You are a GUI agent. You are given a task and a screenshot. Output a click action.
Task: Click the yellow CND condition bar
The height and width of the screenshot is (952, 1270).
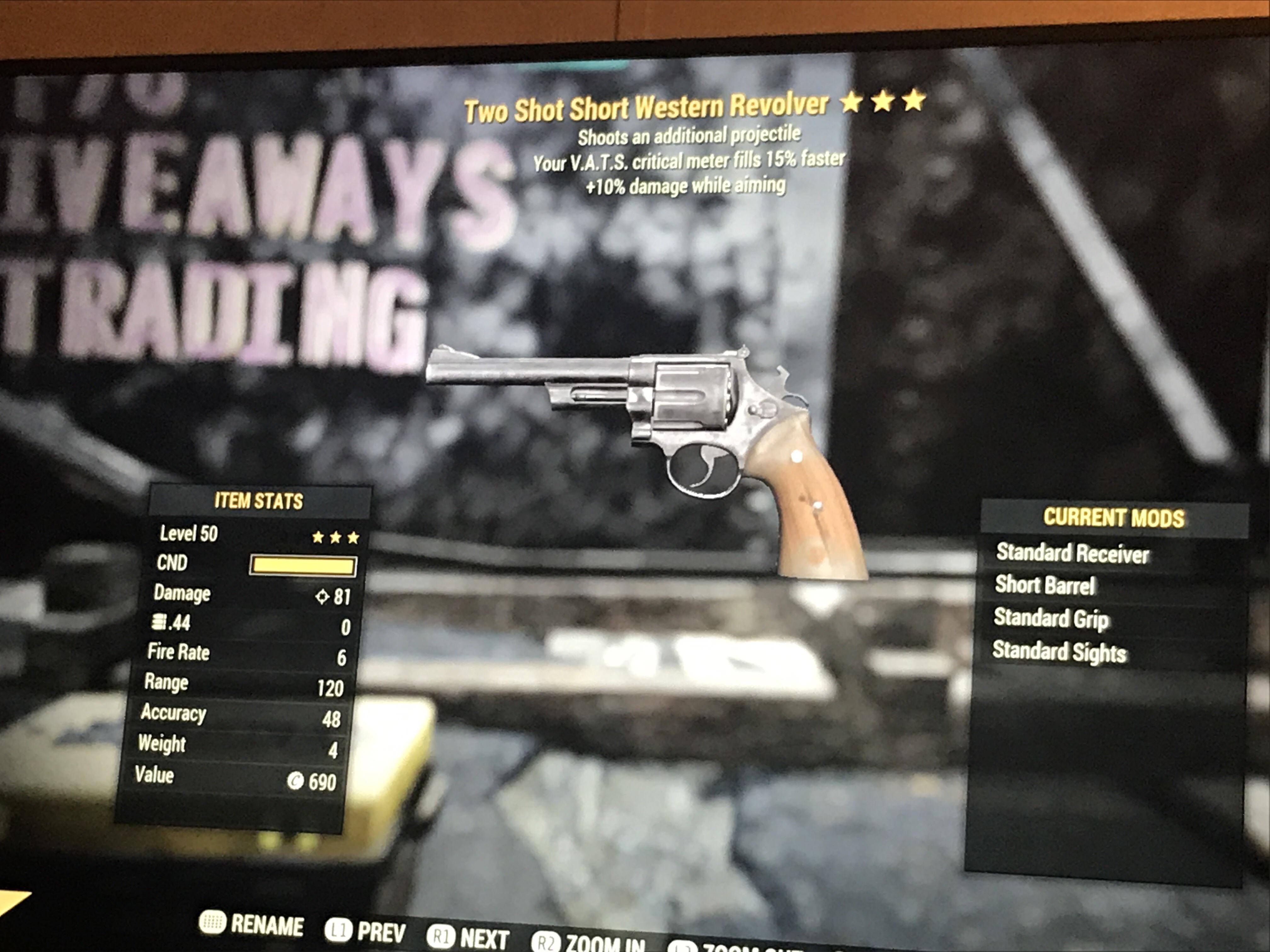[303, 566]
